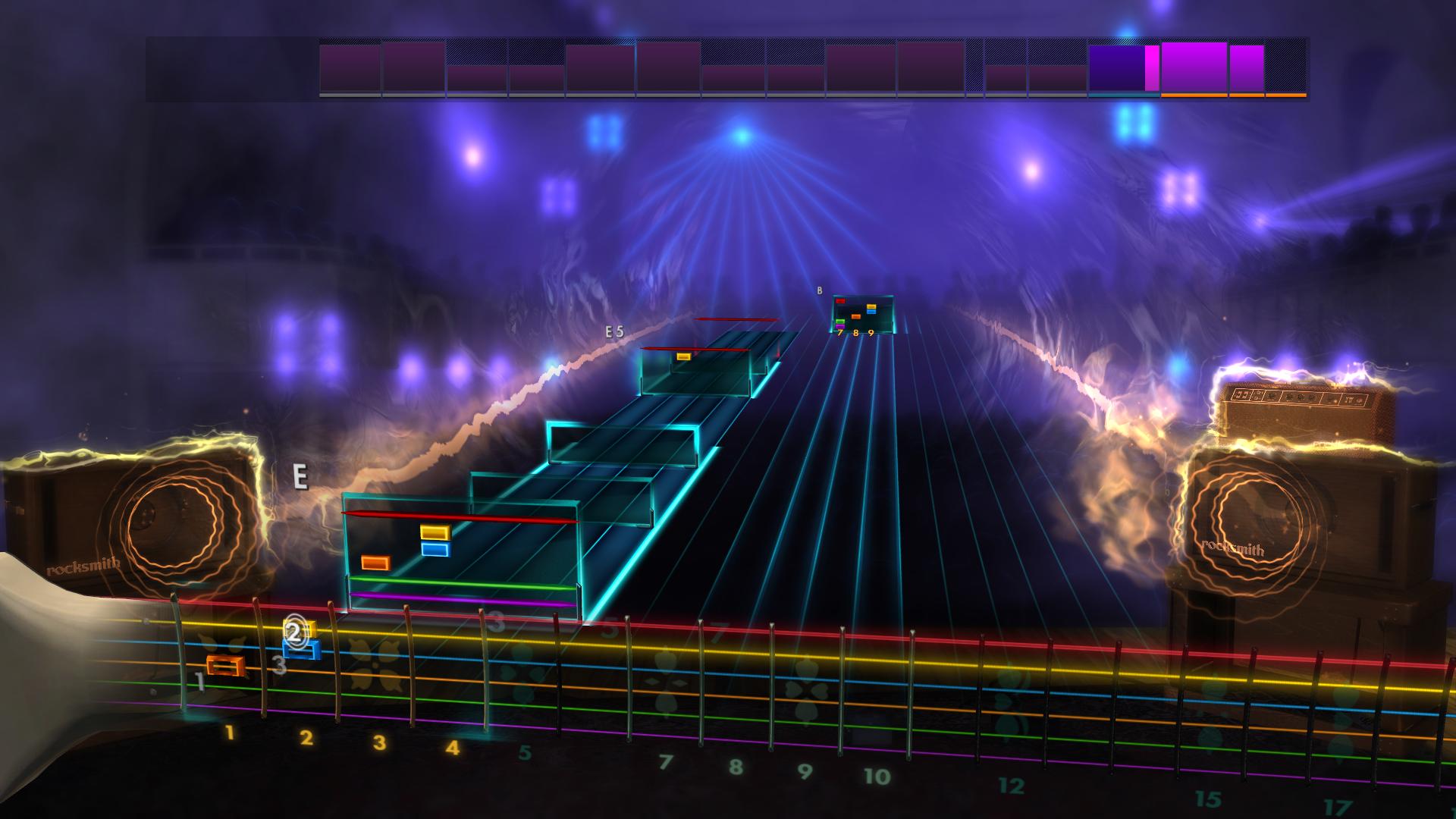Click the highlighted purple phrase in the timeline
The image size is (1456, 819).
coord(1115,67)
